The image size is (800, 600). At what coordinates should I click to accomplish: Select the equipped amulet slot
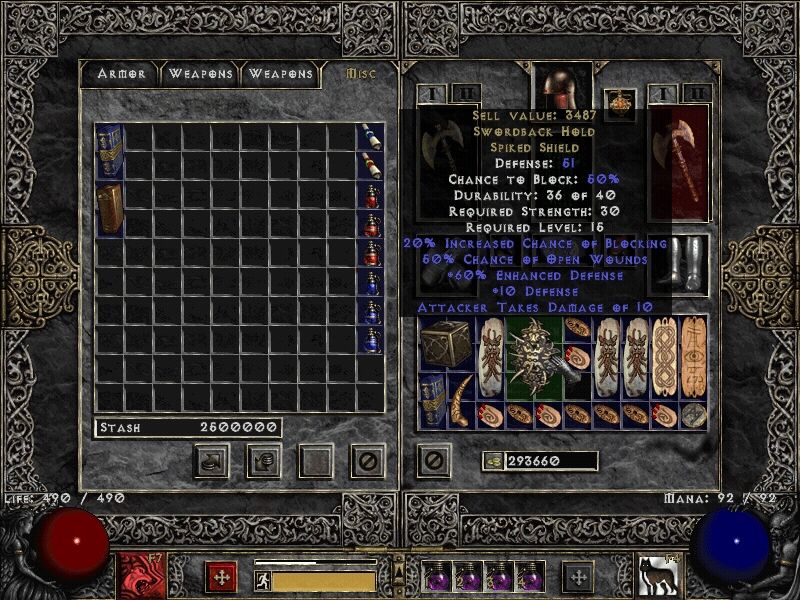(x=624, y=102)
